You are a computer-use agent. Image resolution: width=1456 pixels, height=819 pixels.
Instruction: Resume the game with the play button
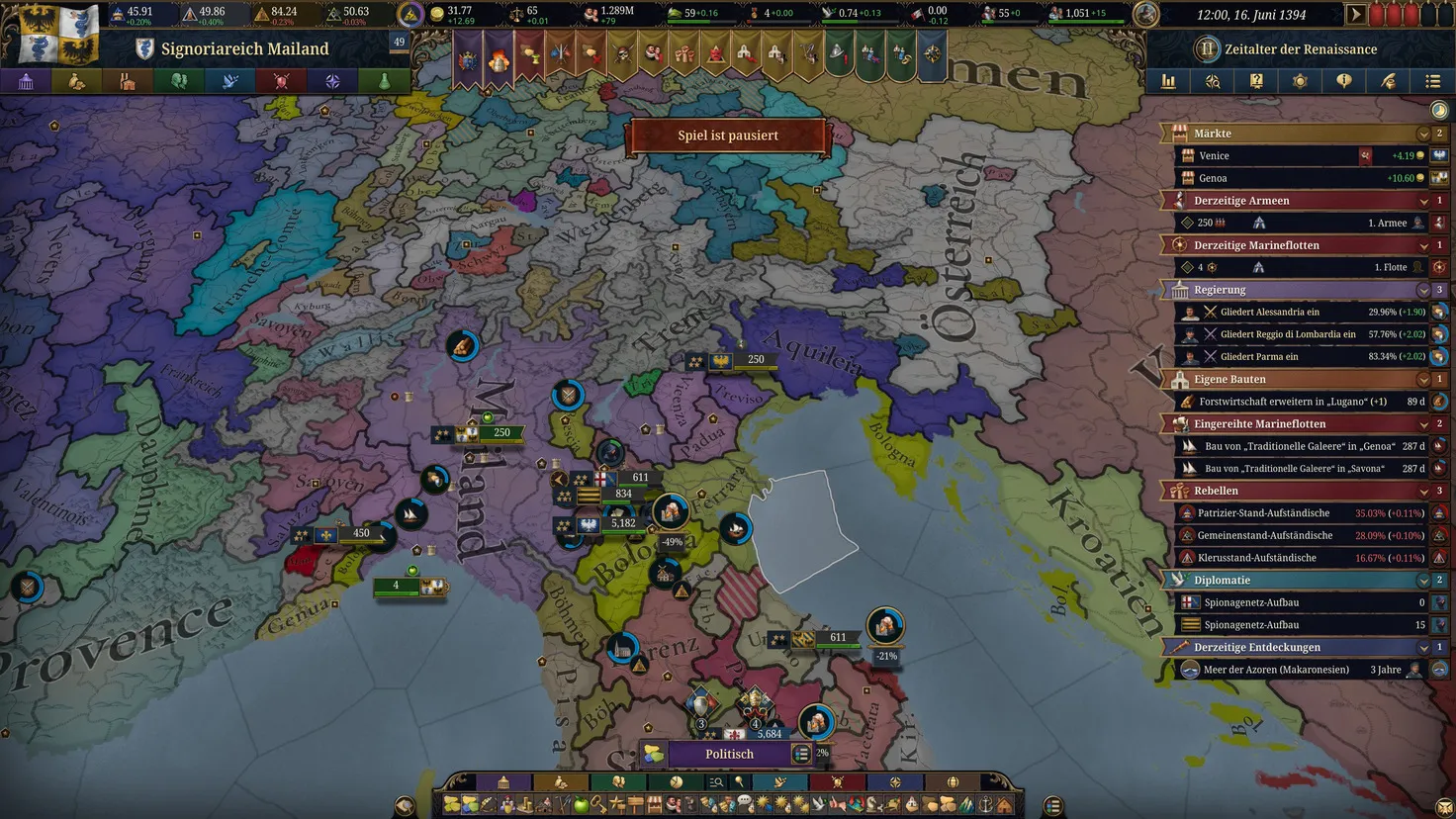[x=1356, y=15]
